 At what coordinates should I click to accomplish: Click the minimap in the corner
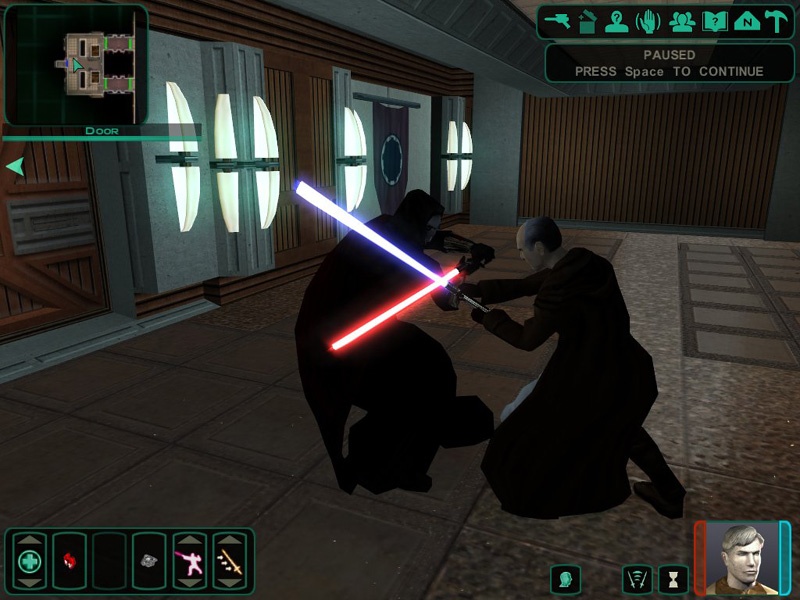(77, 63)
